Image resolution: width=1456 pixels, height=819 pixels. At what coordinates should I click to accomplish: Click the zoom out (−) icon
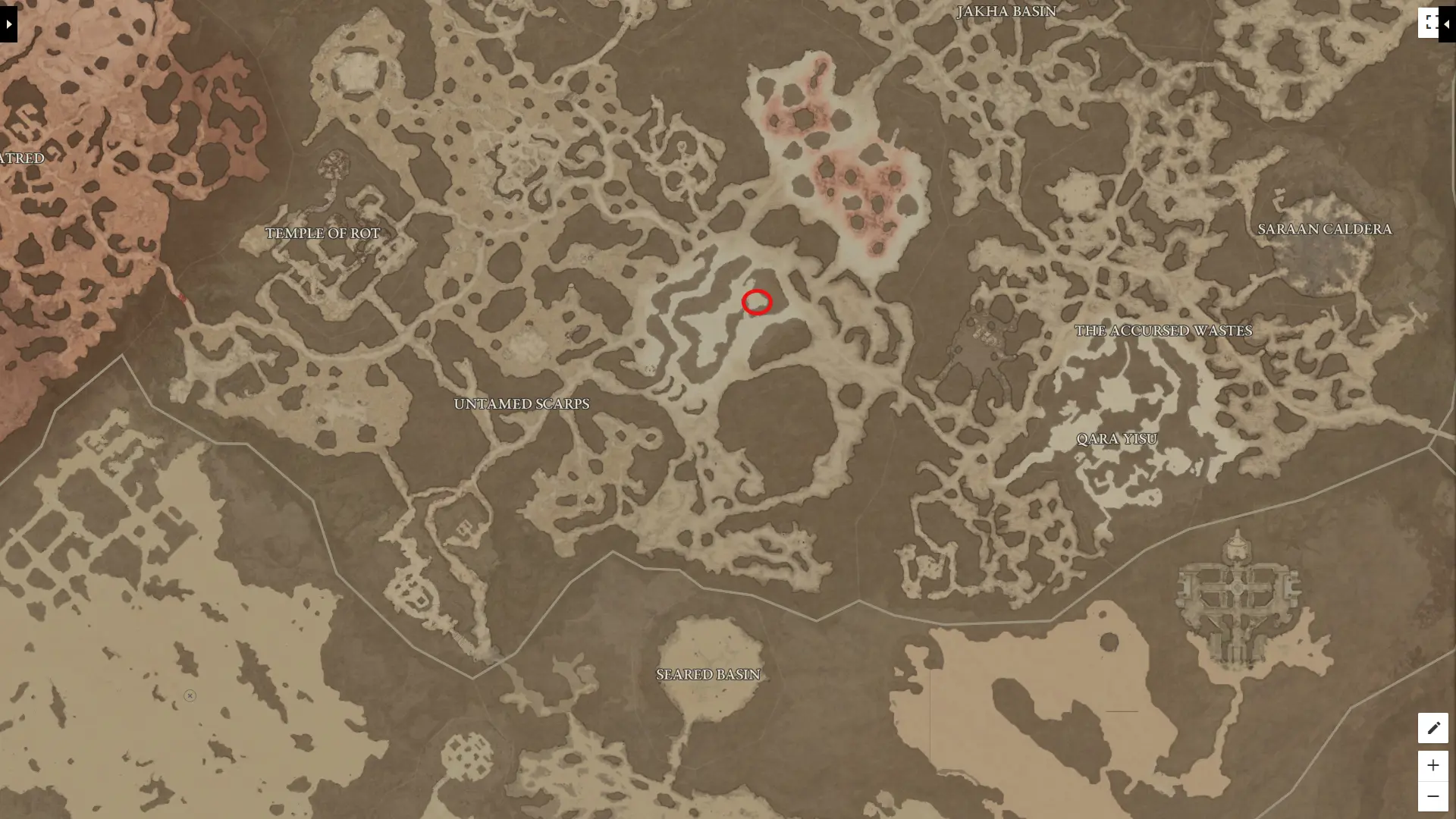(1433, 795)
